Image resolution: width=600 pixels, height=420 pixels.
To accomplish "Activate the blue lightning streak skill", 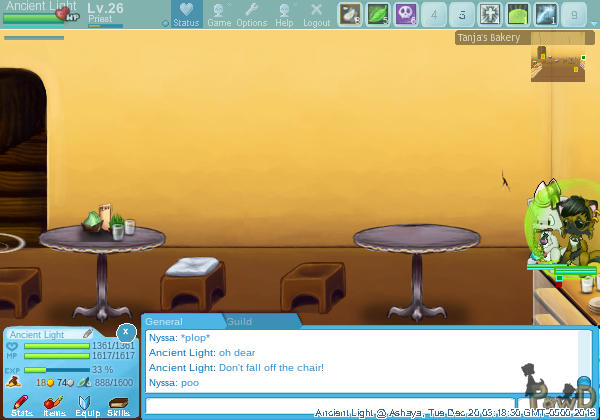I will [x=546, y=14].
